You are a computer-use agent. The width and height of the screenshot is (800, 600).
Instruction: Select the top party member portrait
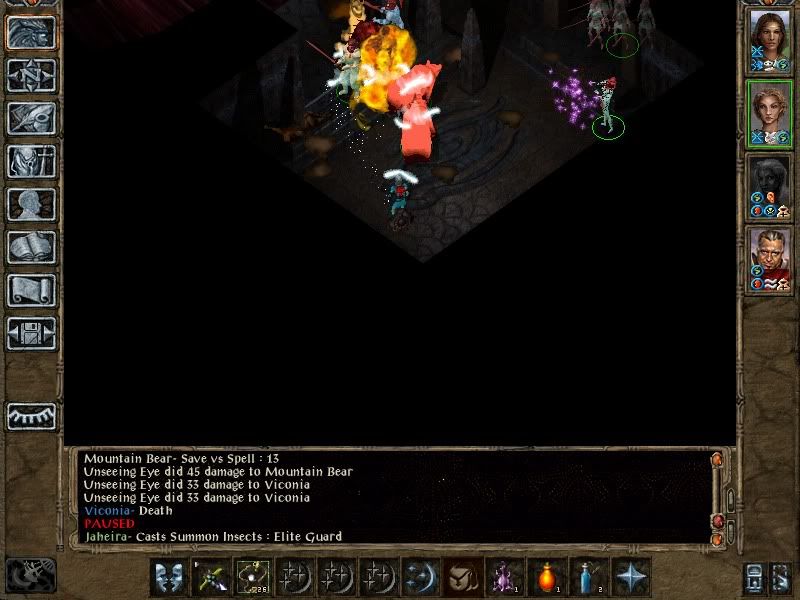[769, 39]
